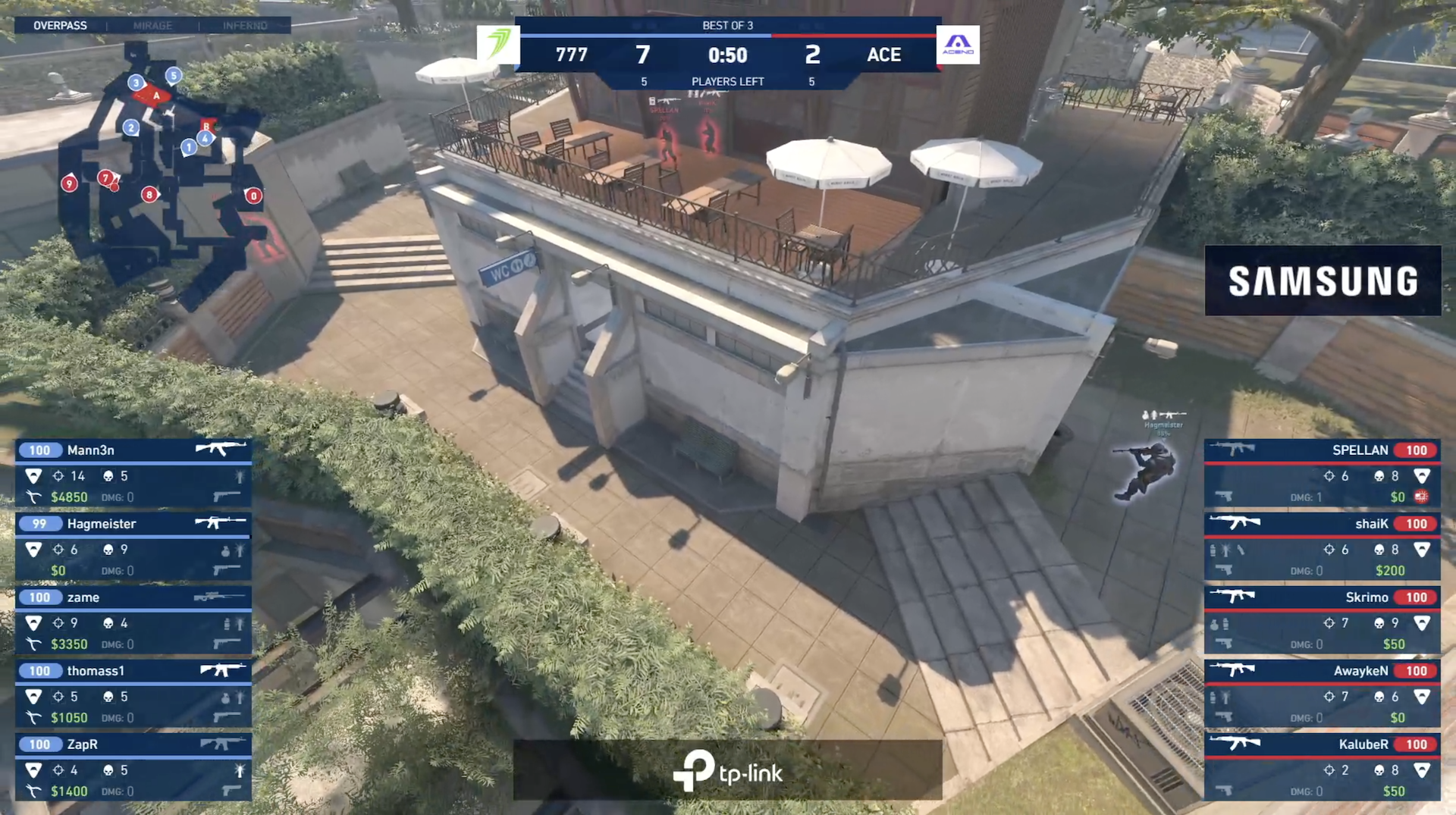Choose zame in the player list
This screenshot has height=815, width=1456.
133,619
